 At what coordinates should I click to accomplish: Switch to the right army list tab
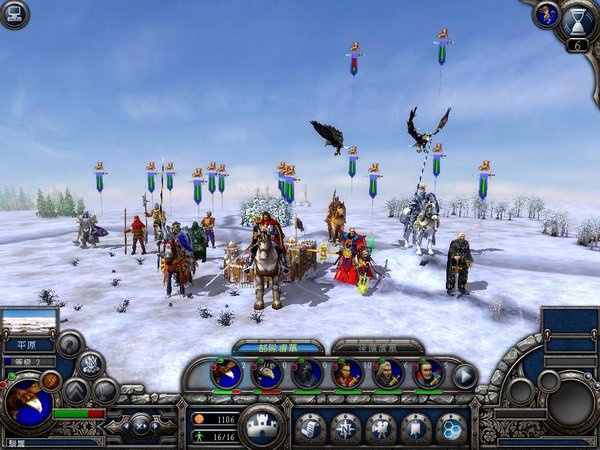(x=377, y=347)
